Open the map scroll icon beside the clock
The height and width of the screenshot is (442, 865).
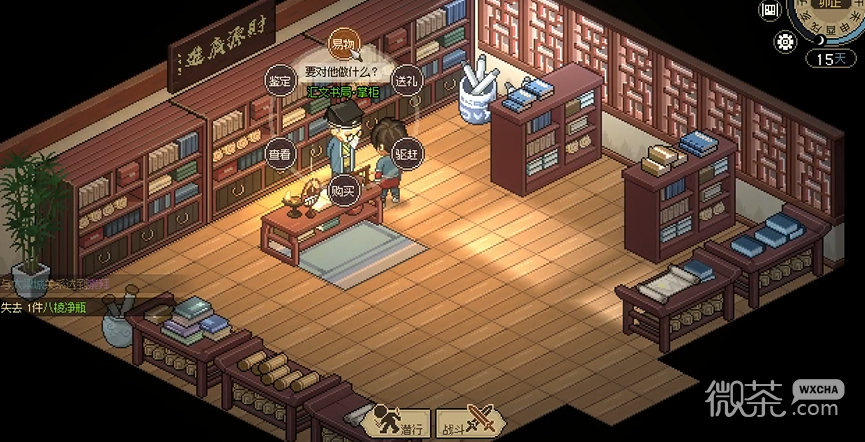(x=770, y=11)
